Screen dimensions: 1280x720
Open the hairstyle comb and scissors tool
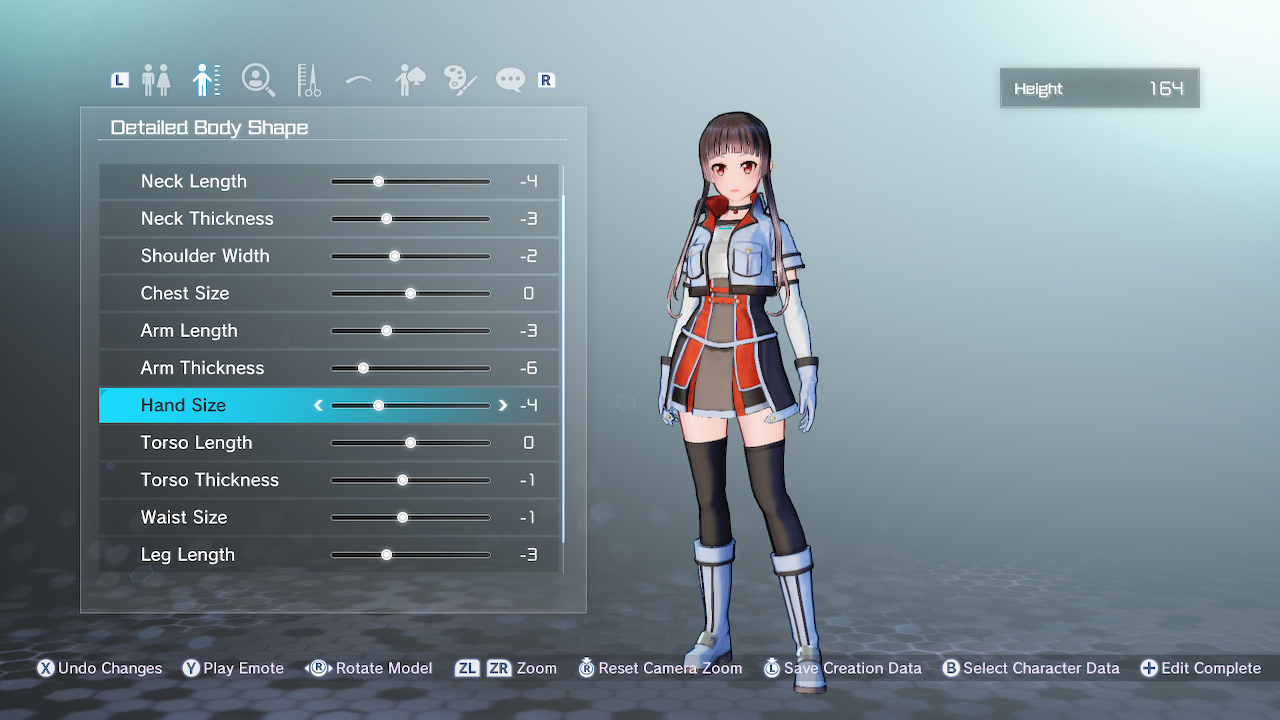(308, 79)
